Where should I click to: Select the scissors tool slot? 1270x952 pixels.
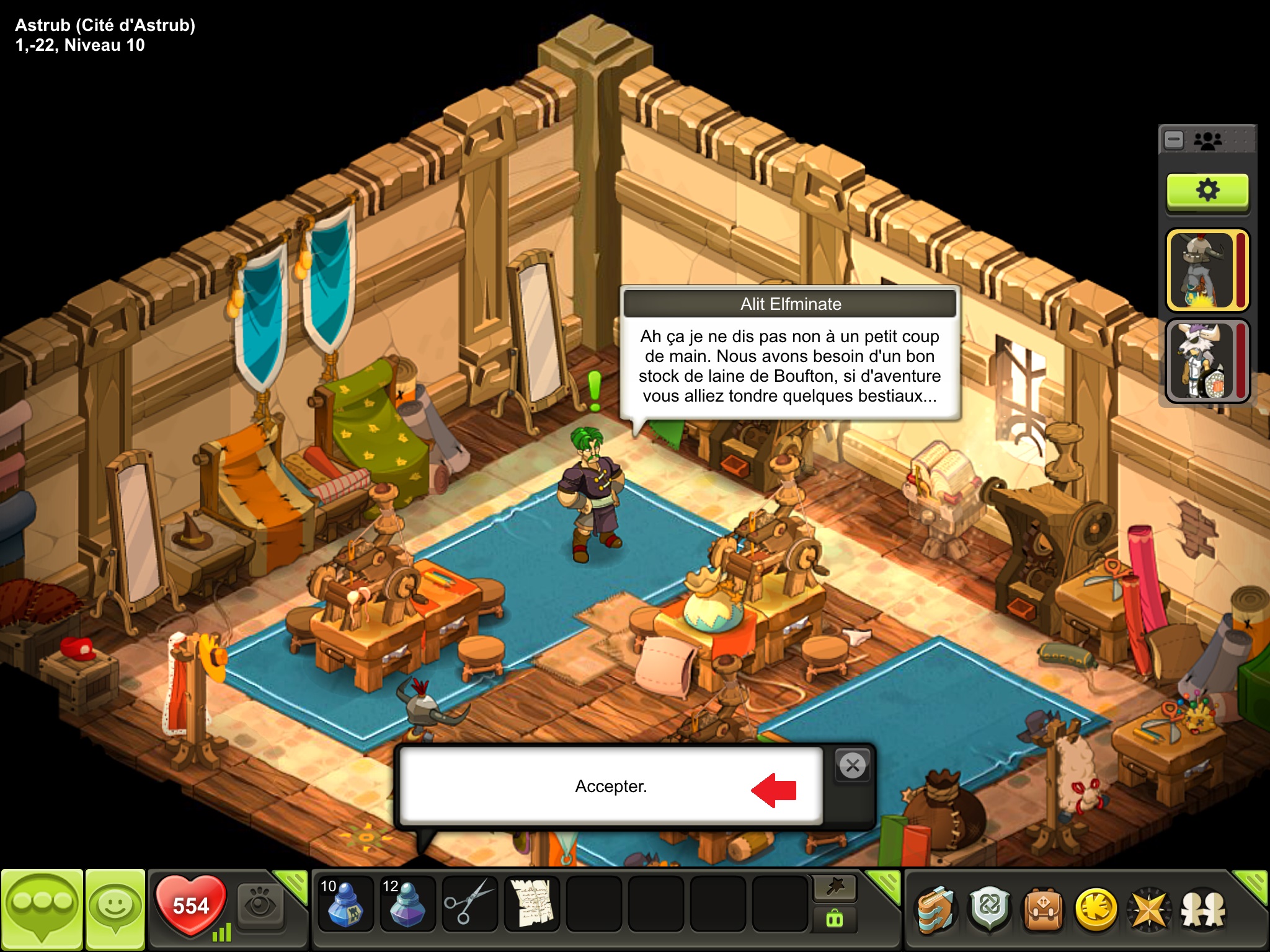point(469,904)
